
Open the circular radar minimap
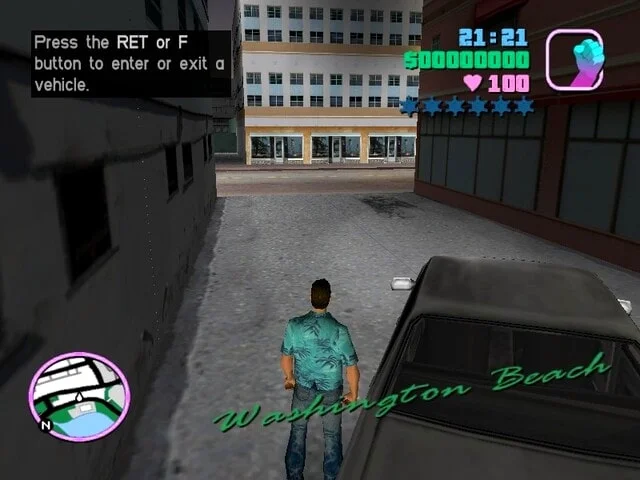tap(79, 396)
